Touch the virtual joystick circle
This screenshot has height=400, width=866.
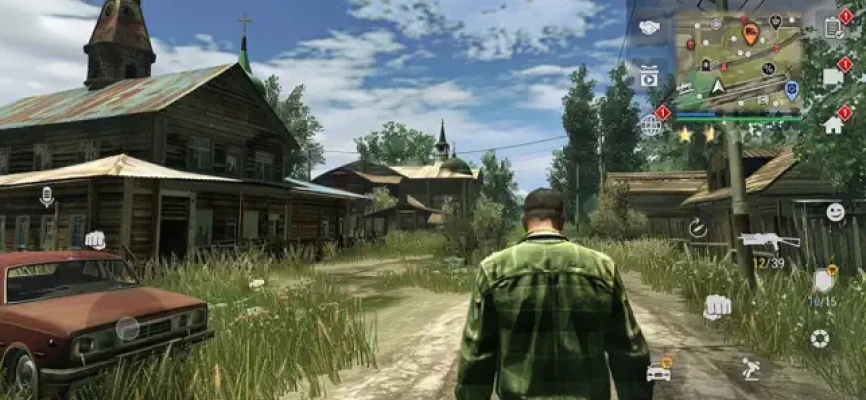pos(127,328)
